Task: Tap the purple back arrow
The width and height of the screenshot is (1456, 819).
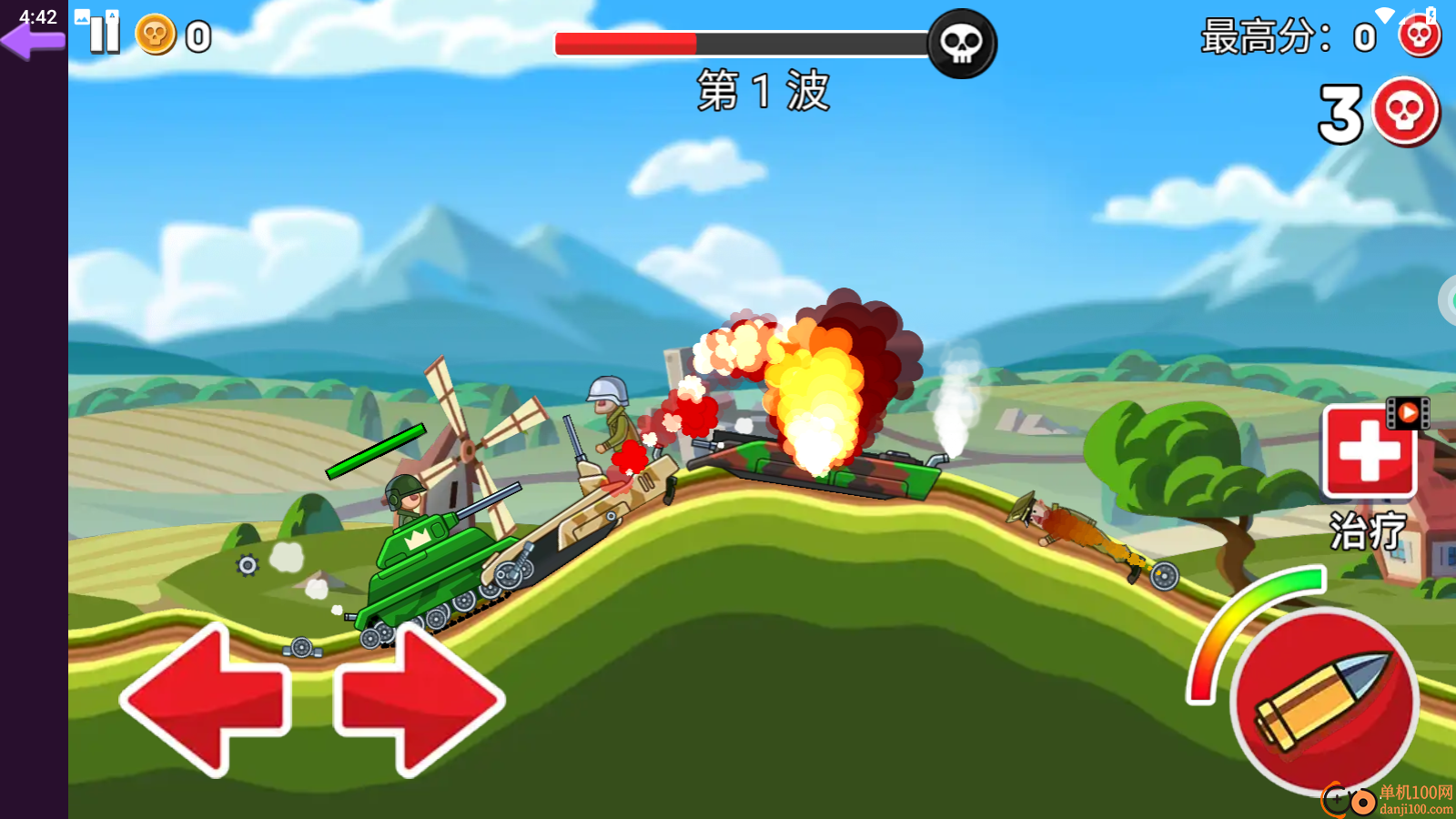Action: pyautogui.click(x=33, y=41)
